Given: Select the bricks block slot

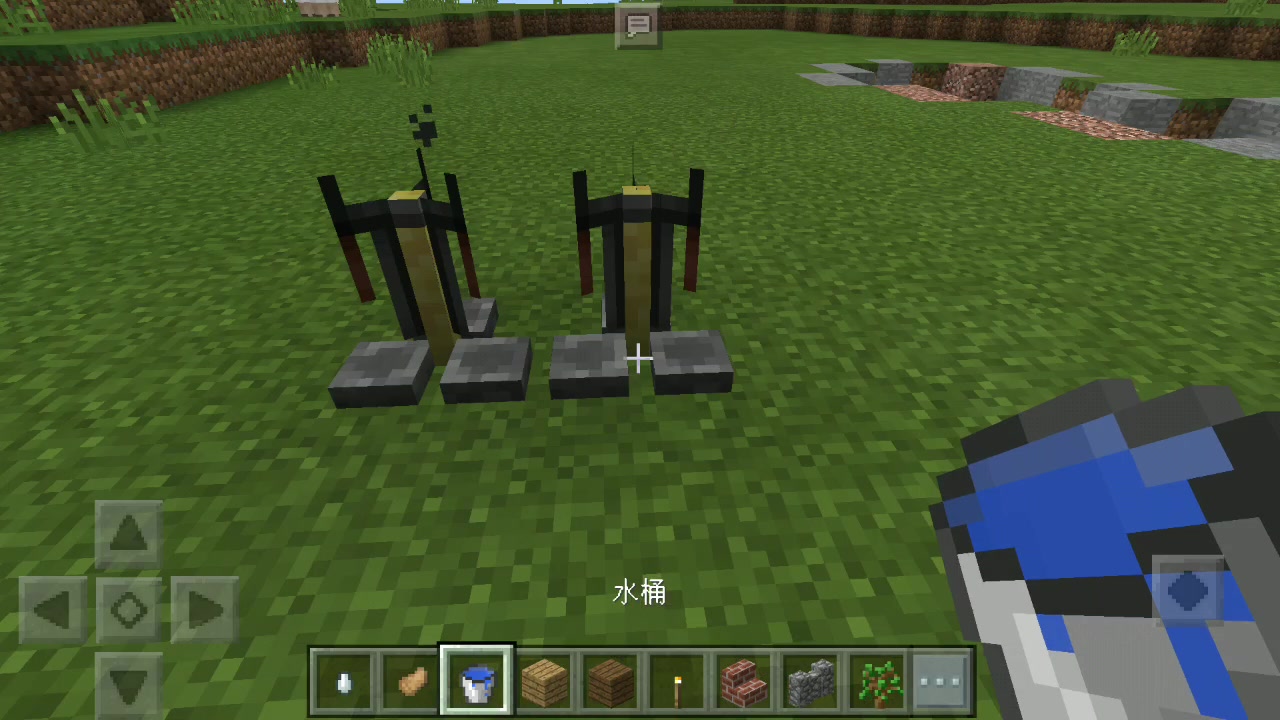Looking at the screenshot, I should point(743,679).
